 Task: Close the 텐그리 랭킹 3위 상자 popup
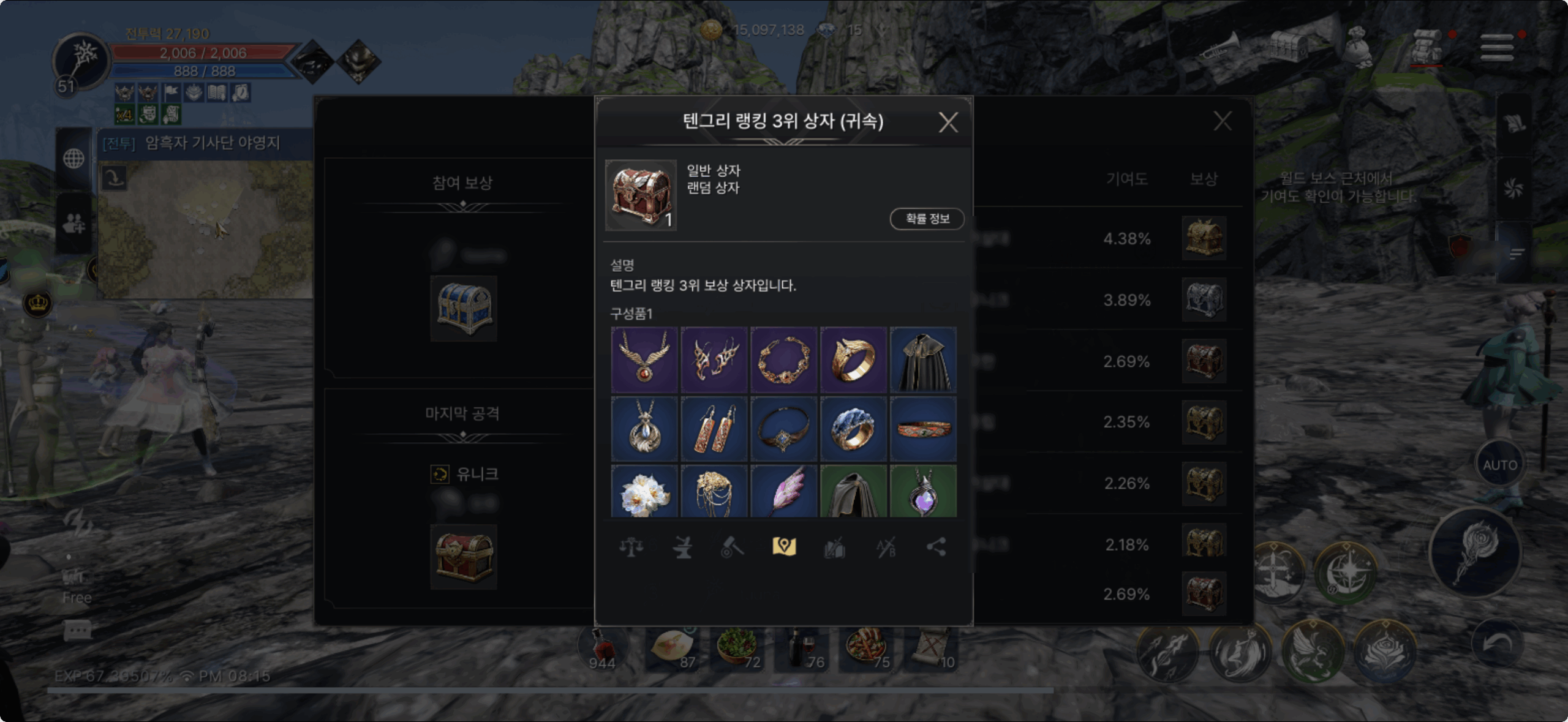point(948,122)
